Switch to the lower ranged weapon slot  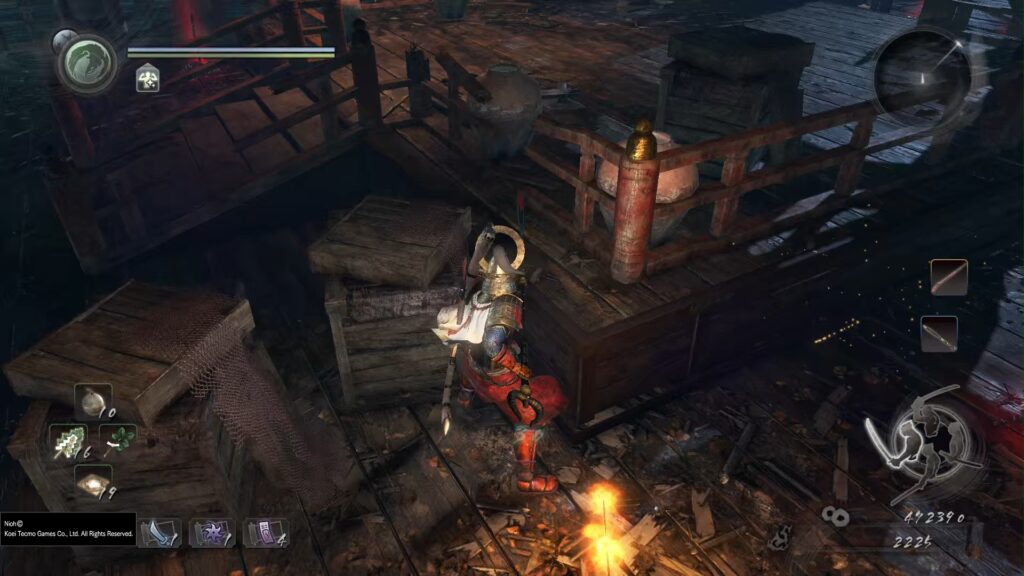click(939, 333)
